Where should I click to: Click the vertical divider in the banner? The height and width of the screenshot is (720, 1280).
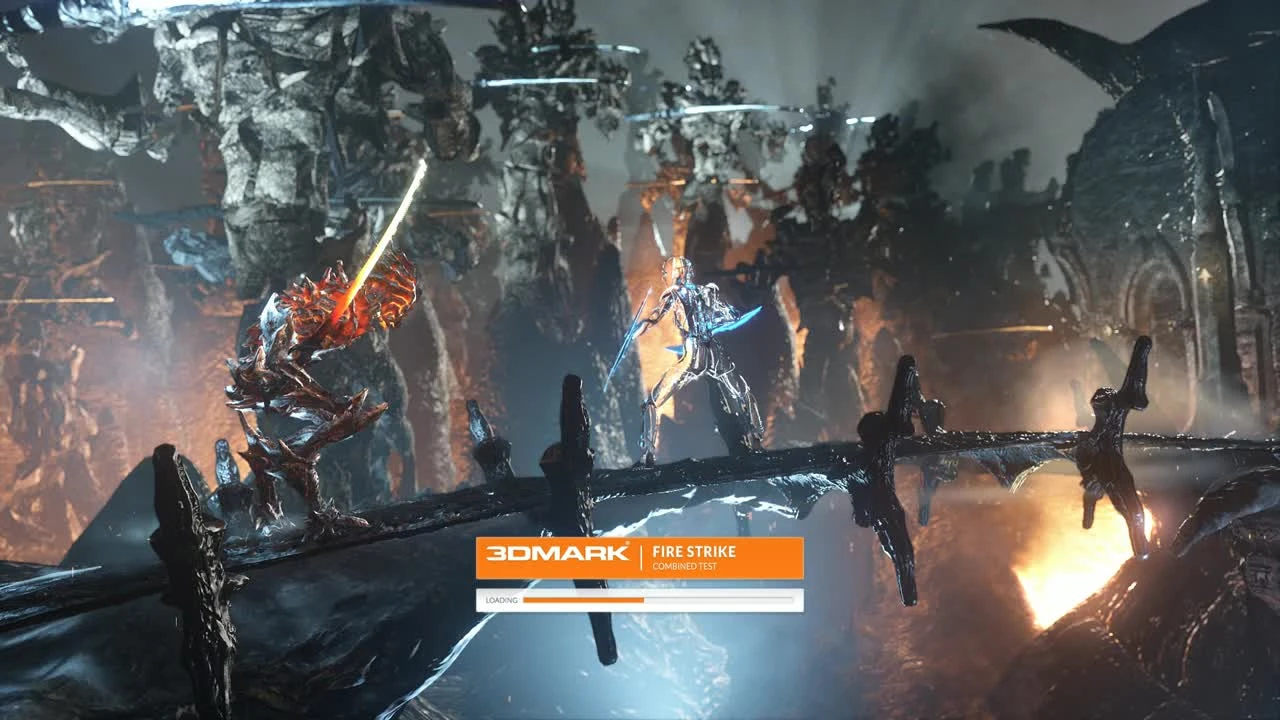(641, 556)
